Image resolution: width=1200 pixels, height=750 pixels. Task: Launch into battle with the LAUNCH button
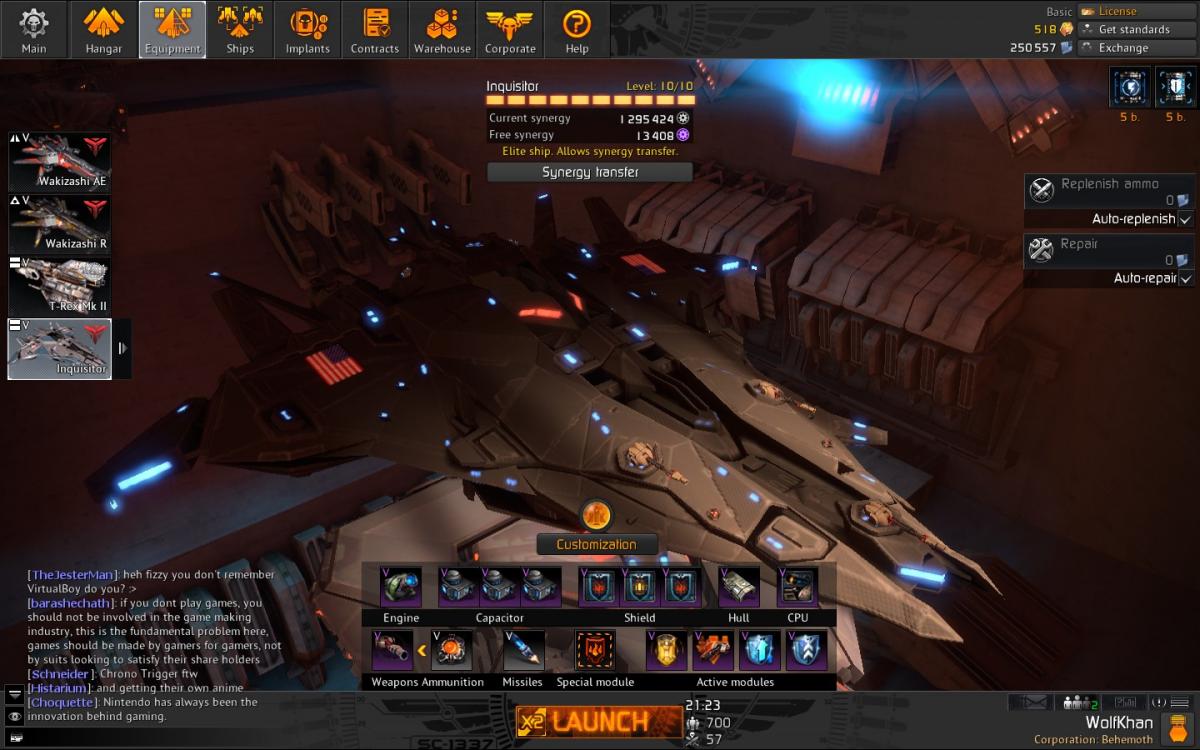click(600, 720)
